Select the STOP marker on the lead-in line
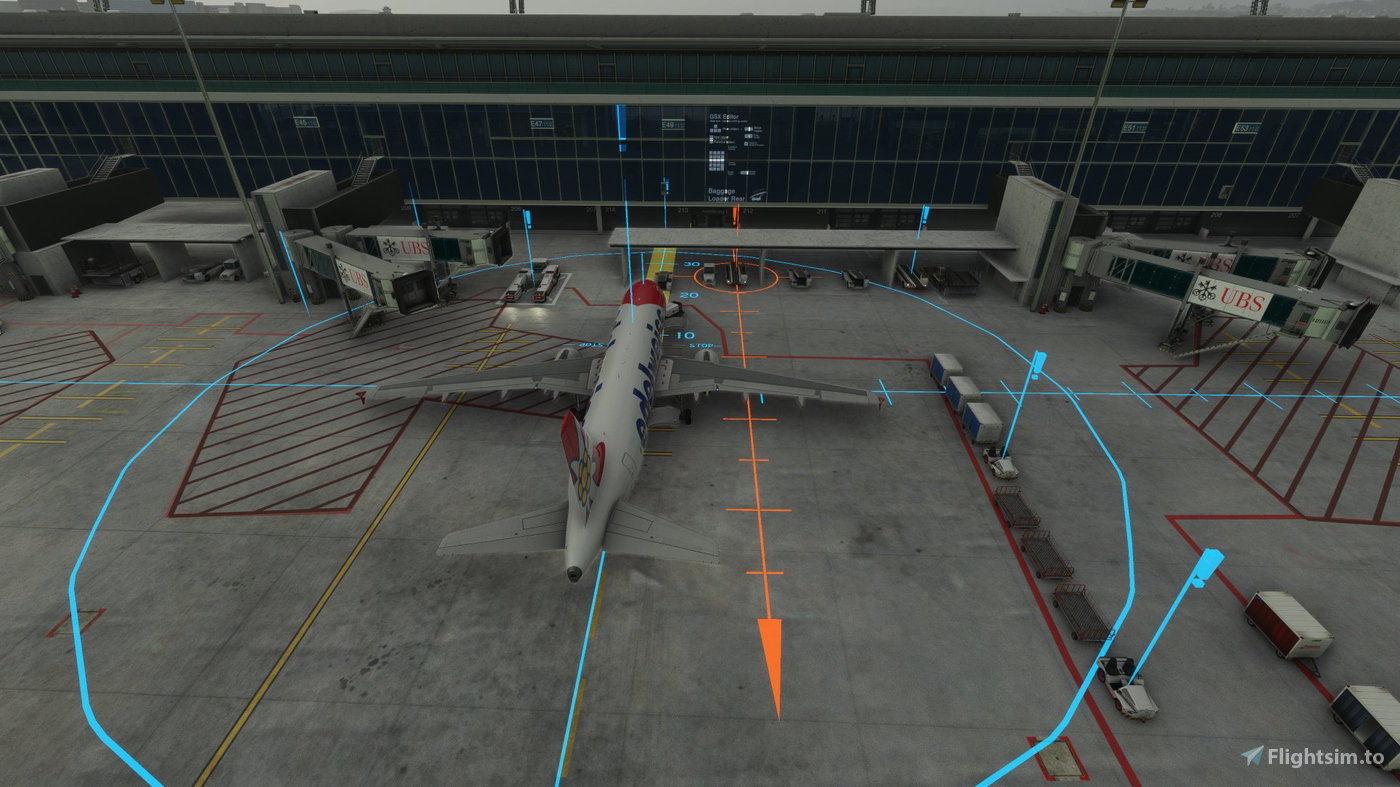1400x787 pixels. click(700, 345)
